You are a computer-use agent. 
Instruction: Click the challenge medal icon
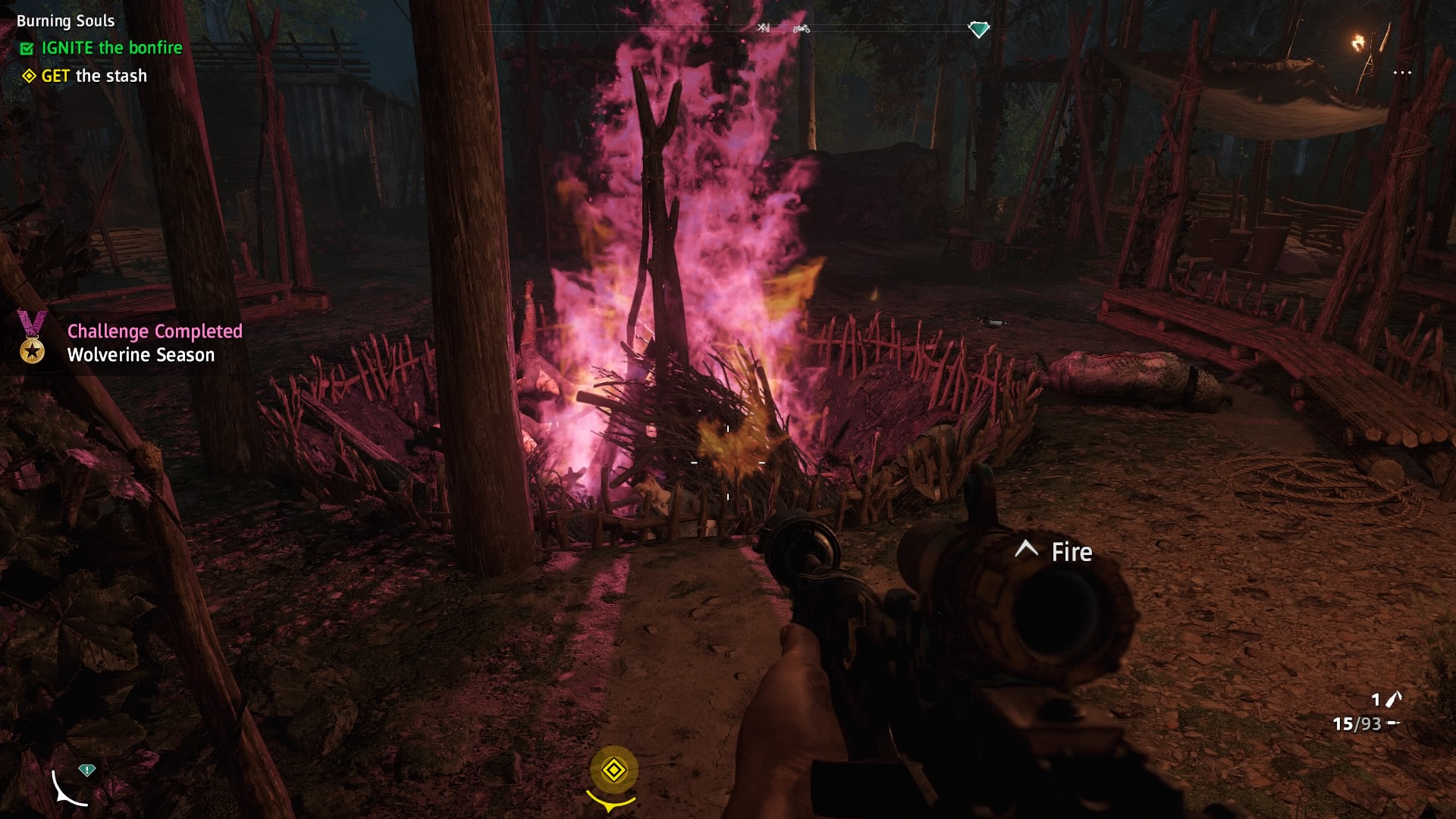(x=32, y=337)
